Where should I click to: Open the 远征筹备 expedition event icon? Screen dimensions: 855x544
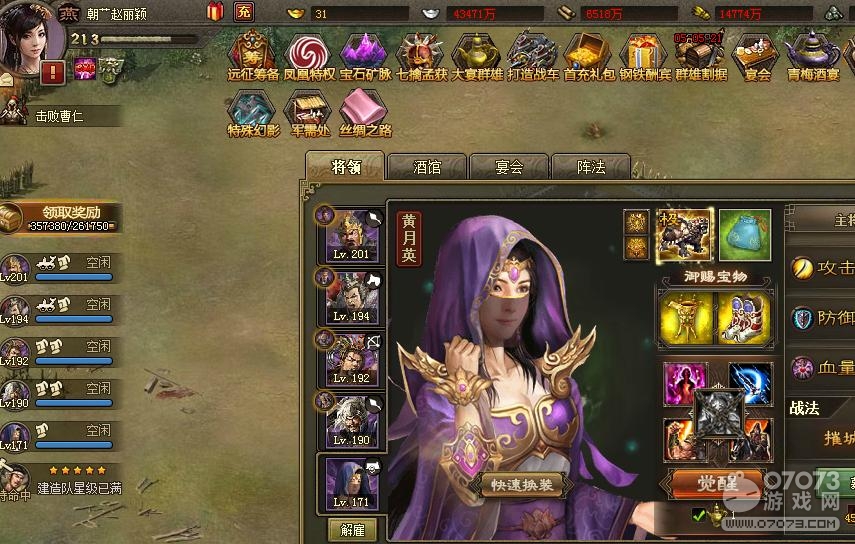253,56
